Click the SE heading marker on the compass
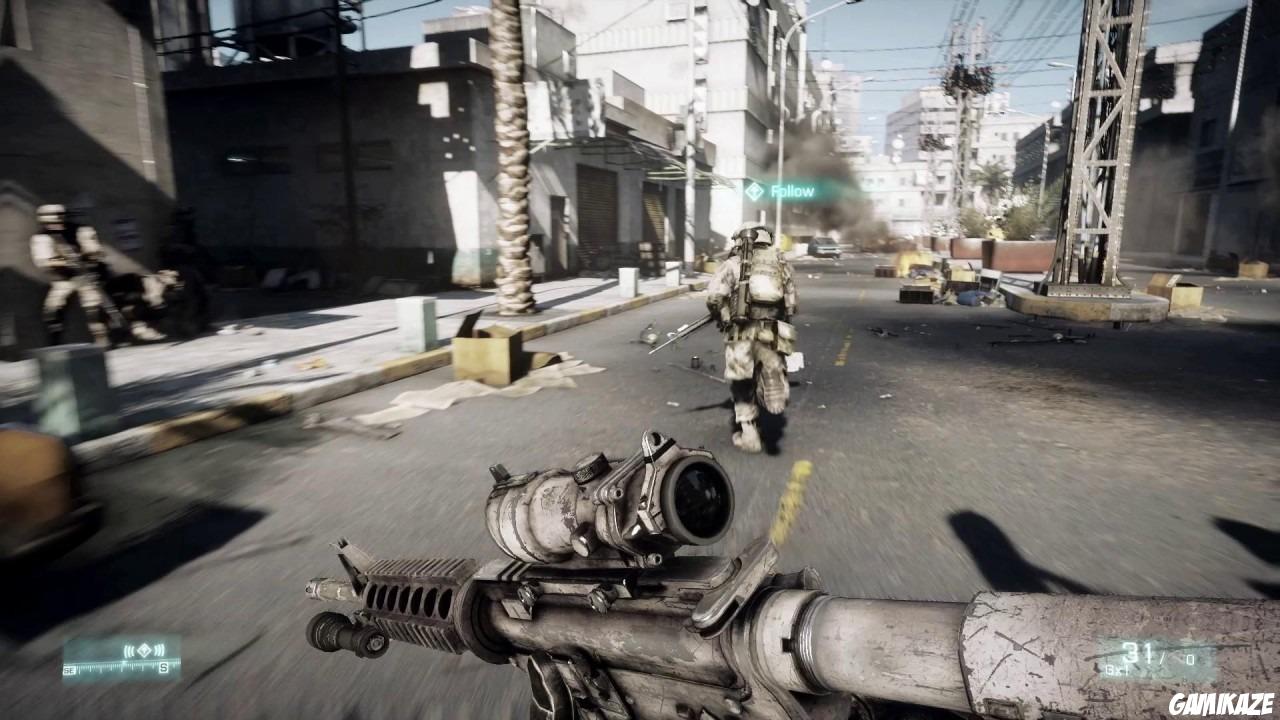 70,668
